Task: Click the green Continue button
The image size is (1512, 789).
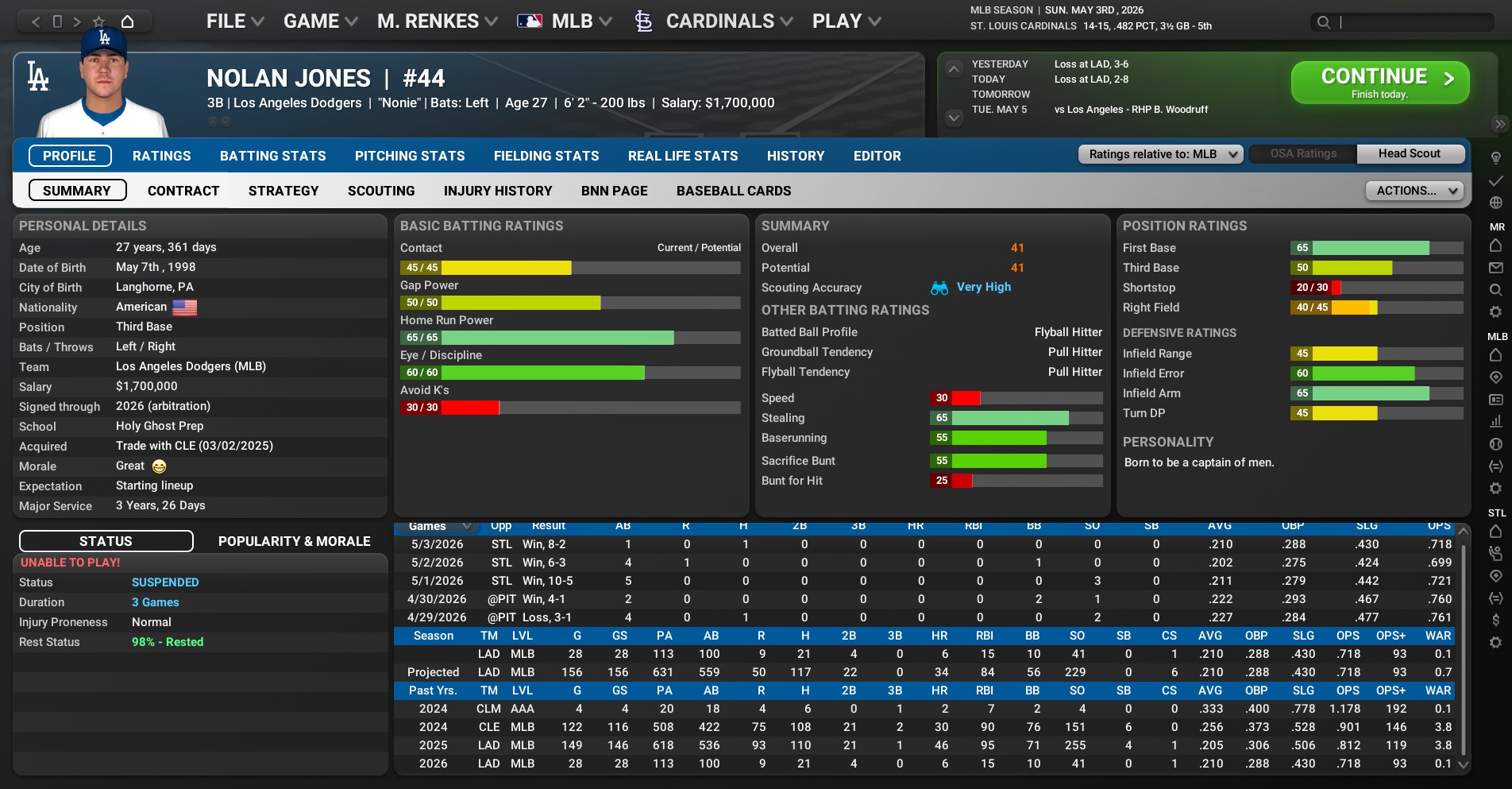Action: 1379,83
